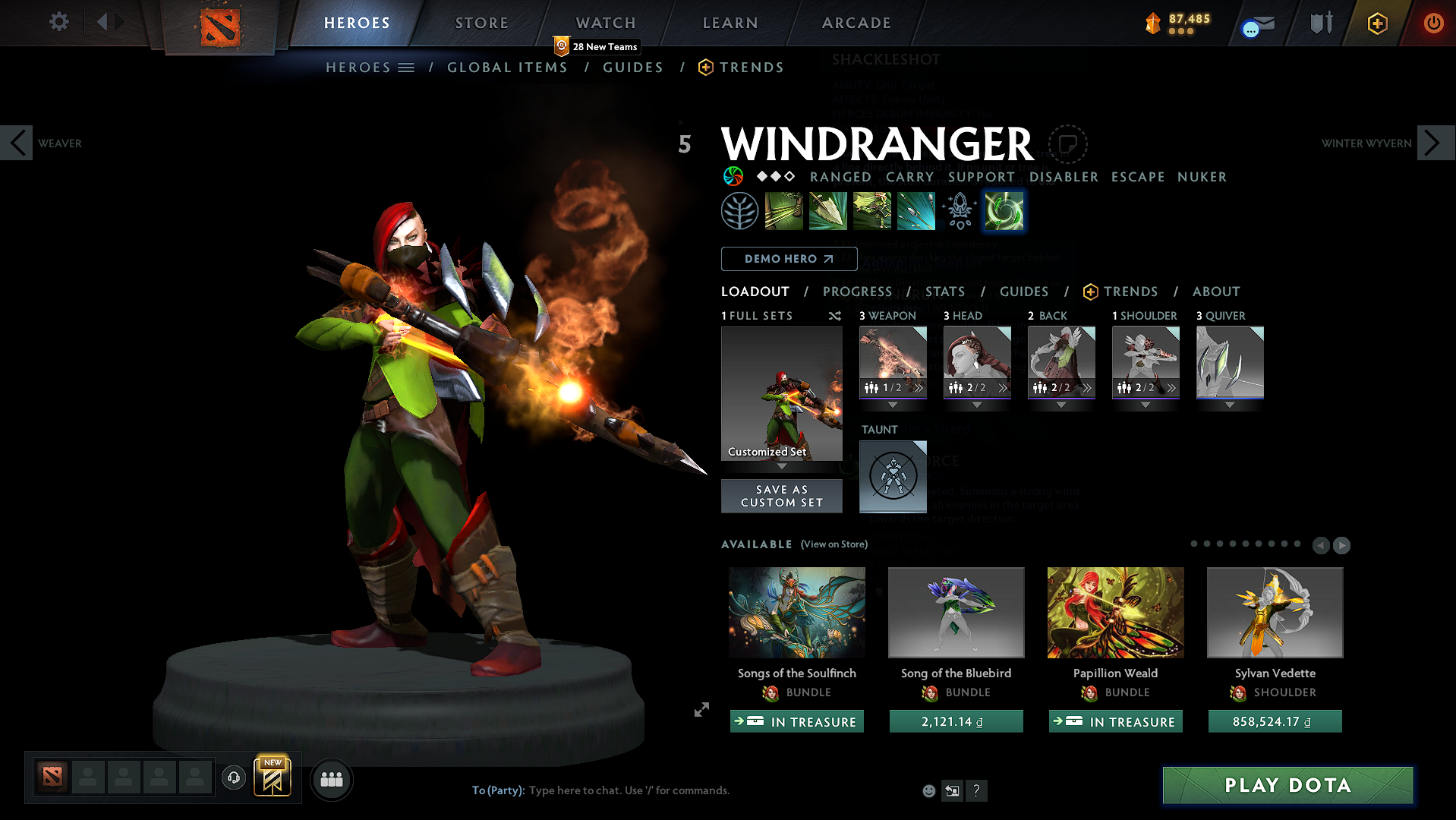Click the next-page arrow for available items
Viewport: 1456px width, 820px height.
1341,545
